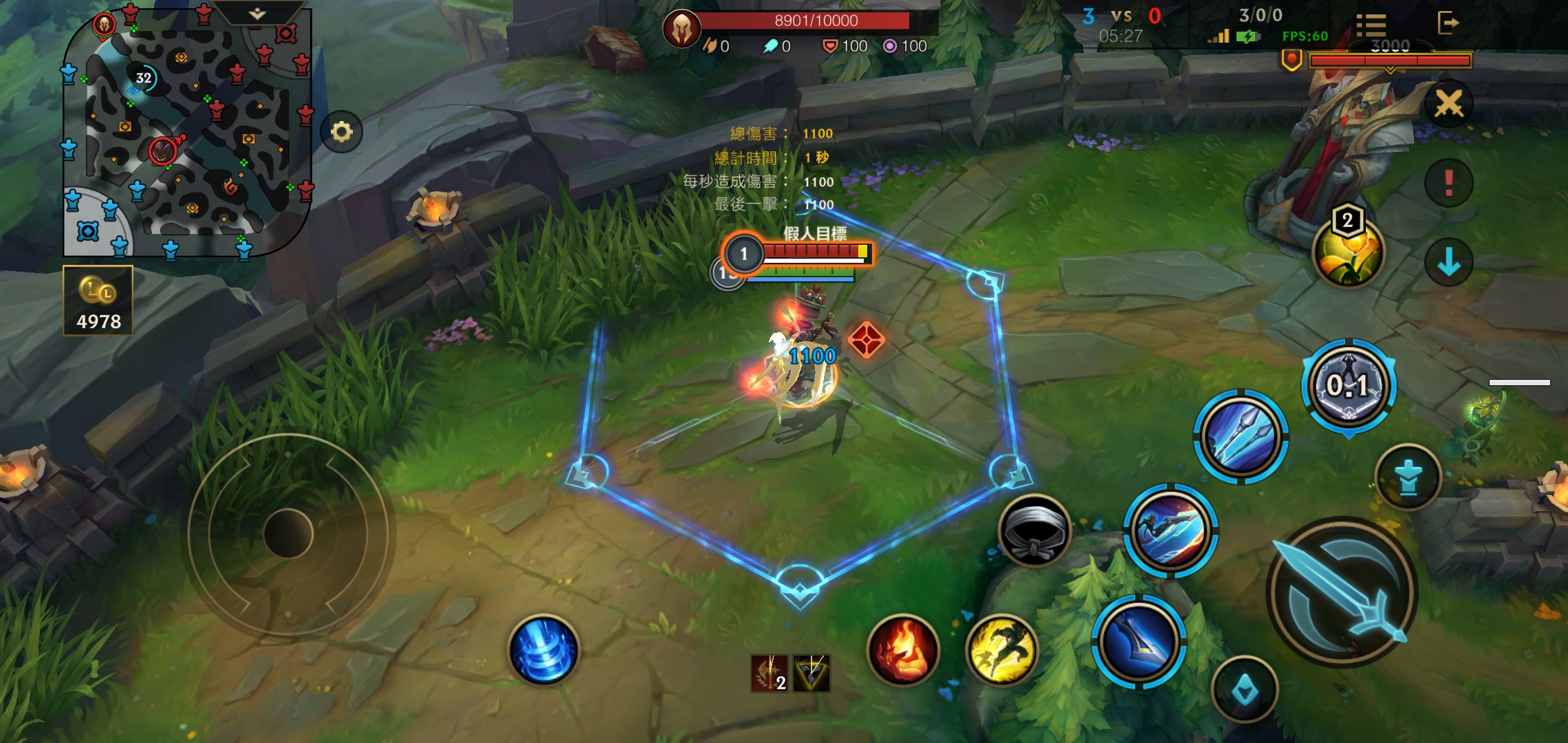1568x743 pixels.
Task: Activate the ultimate on cooldown 0.1
Action: point(1349,385)
